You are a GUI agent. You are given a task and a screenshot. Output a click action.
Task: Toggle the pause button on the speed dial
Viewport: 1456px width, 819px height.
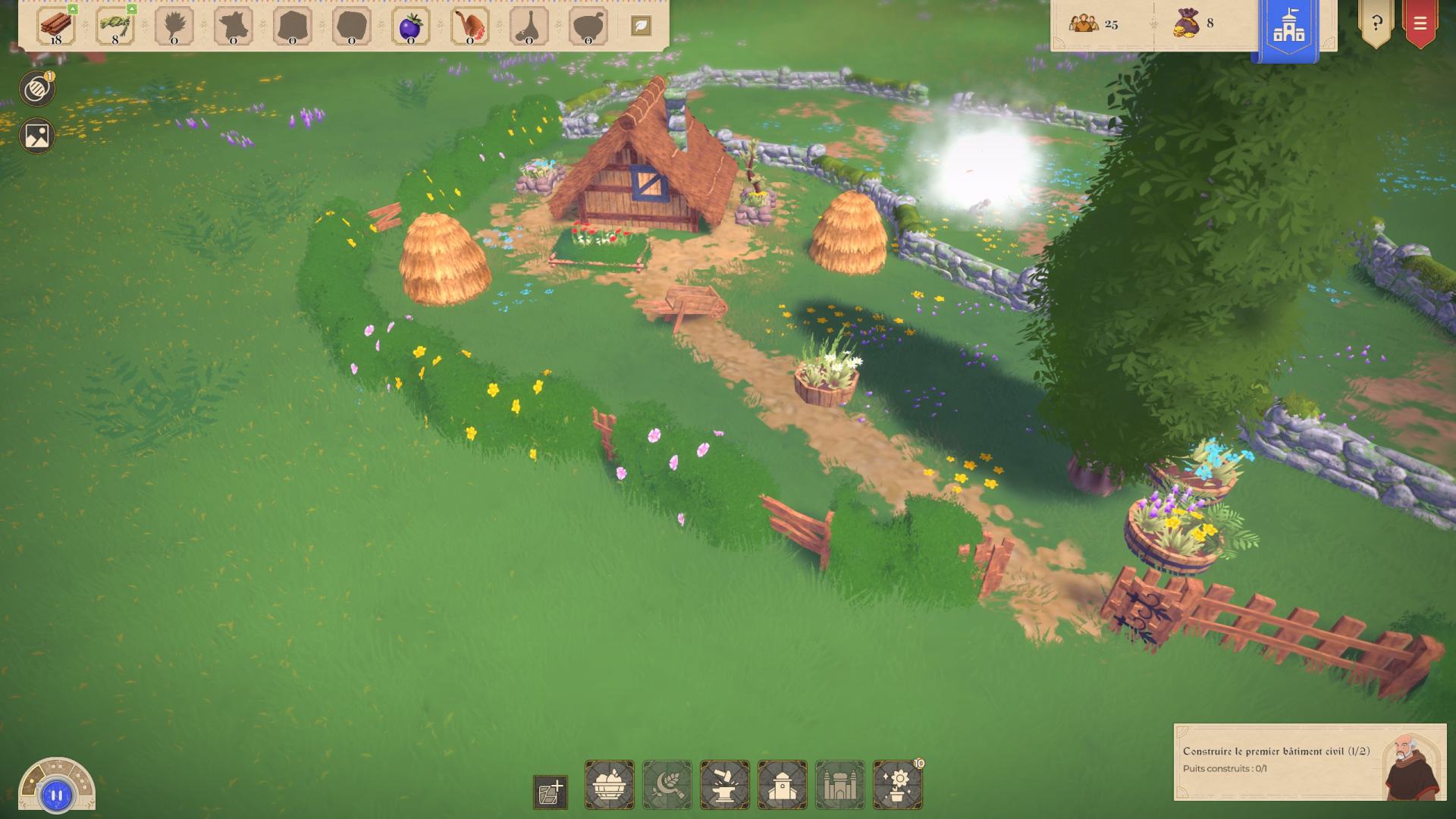point(57,795)
